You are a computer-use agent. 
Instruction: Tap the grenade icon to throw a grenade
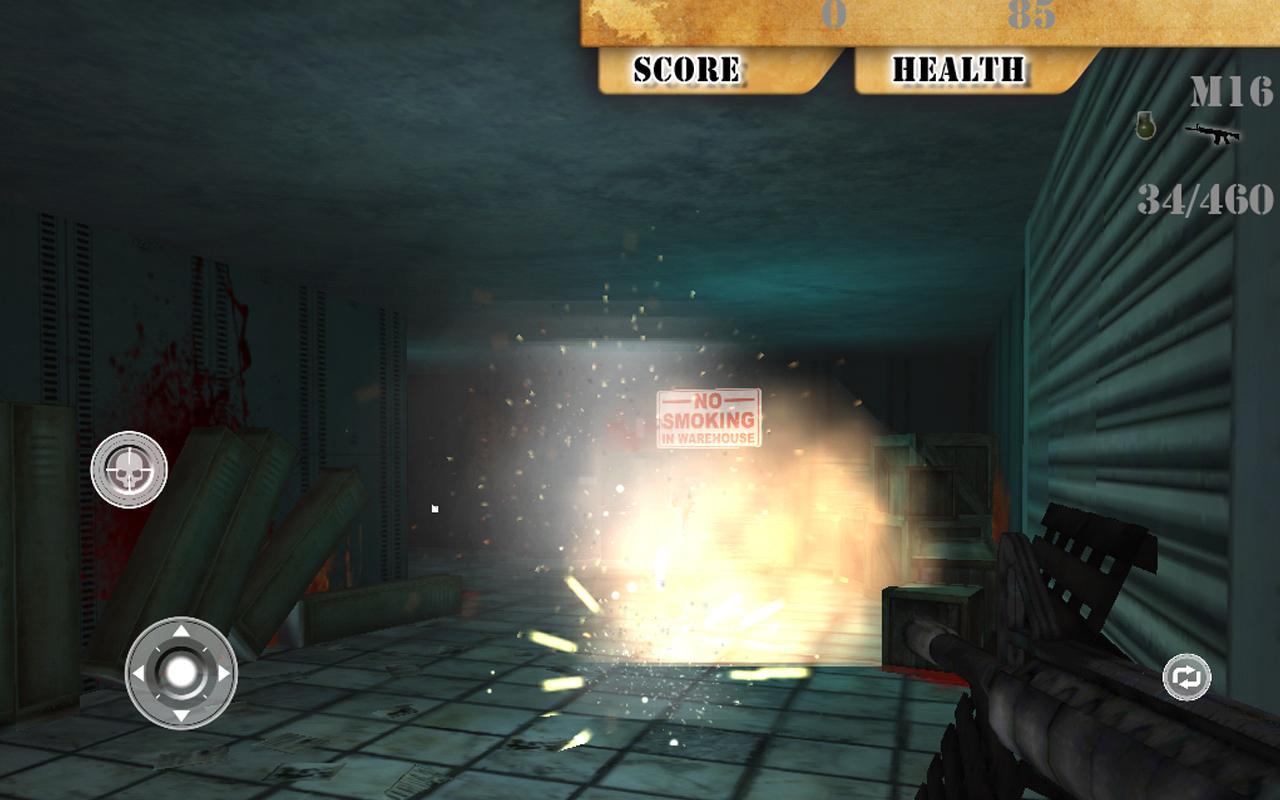(1144, 128)
